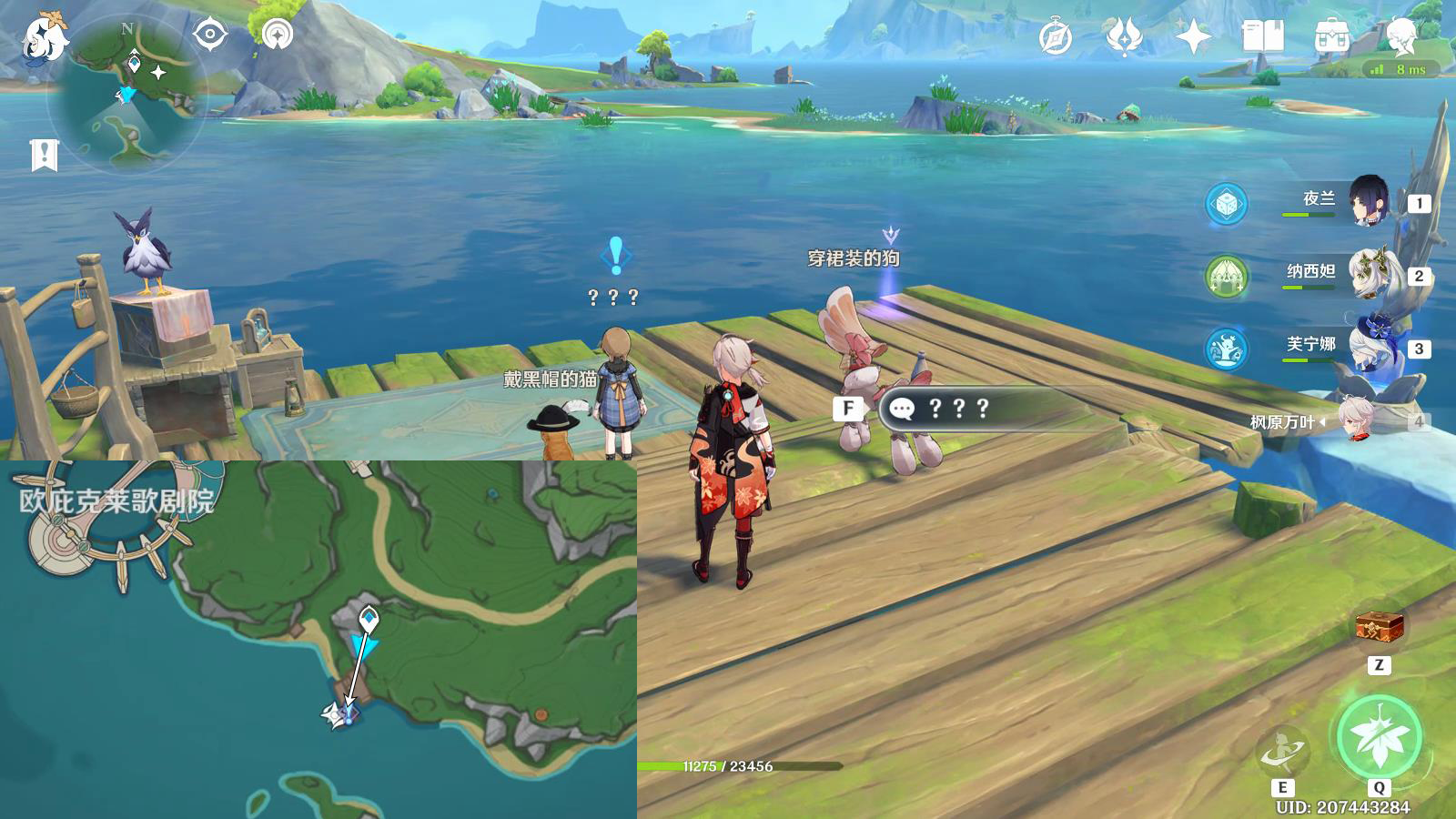
Task: Talk to ??? via the dialogue prompt
Action: 955,409
